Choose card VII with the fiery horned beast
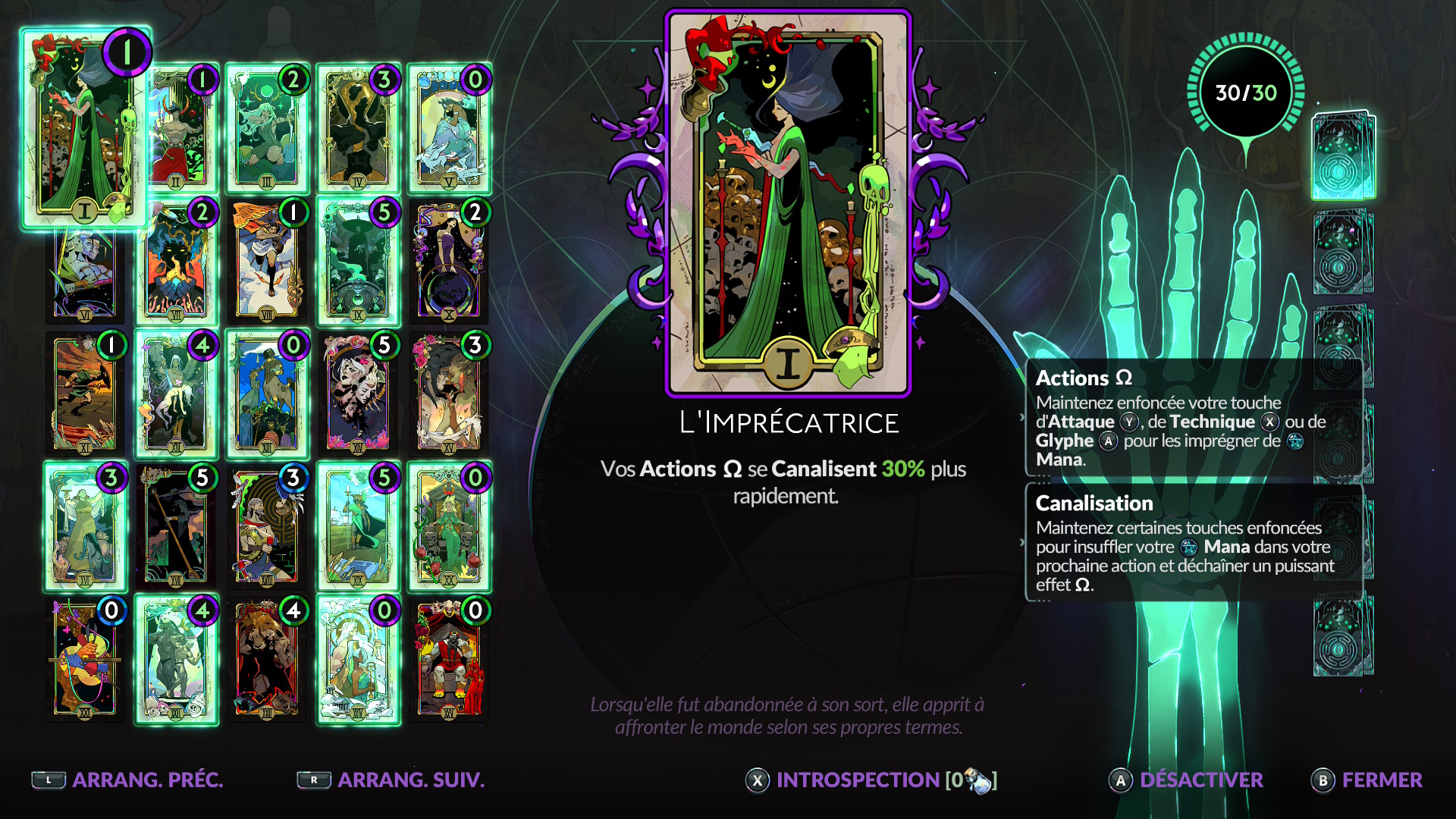 click(x=176, y=262)
